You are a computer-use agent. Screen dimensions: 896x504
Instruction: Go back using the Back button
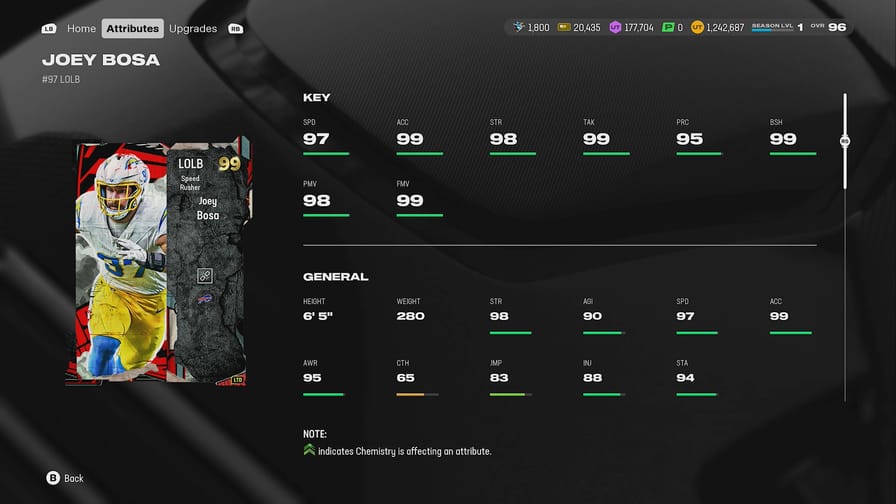(65, 478)
